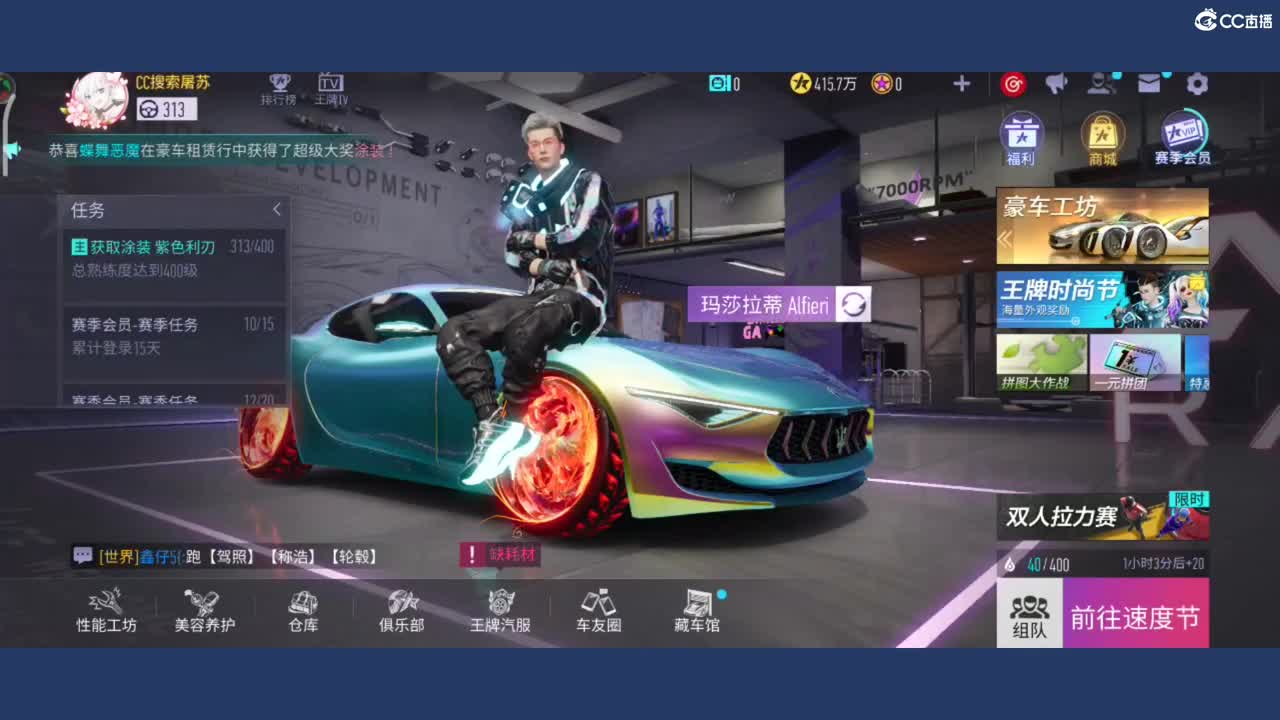Click the 前往速度节 button
This screenshot has height=720, width=1280.
coord(1135,618)
